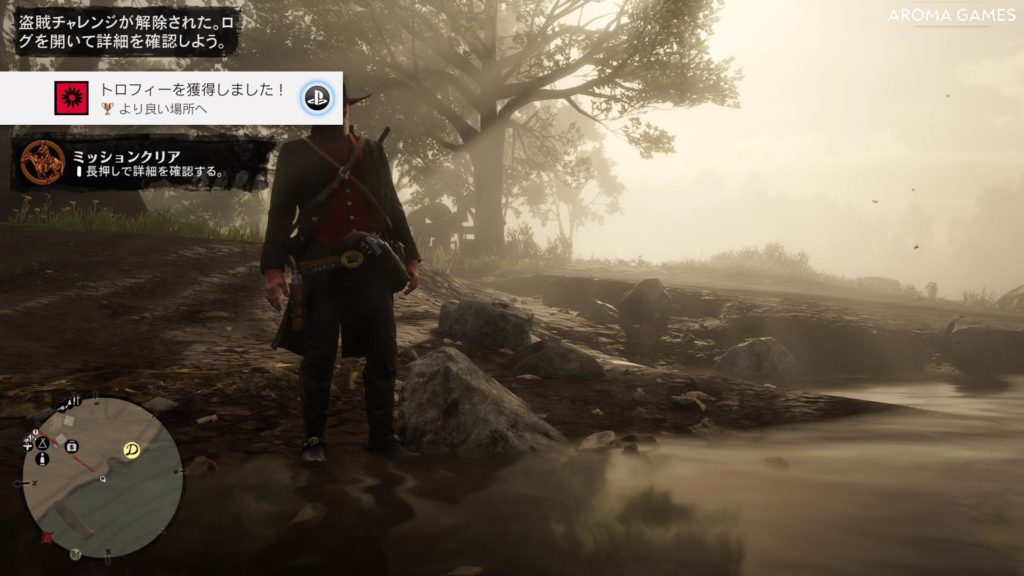
Task: Select the yellow D marker on minimap
Action: click(x=131, y=450)
